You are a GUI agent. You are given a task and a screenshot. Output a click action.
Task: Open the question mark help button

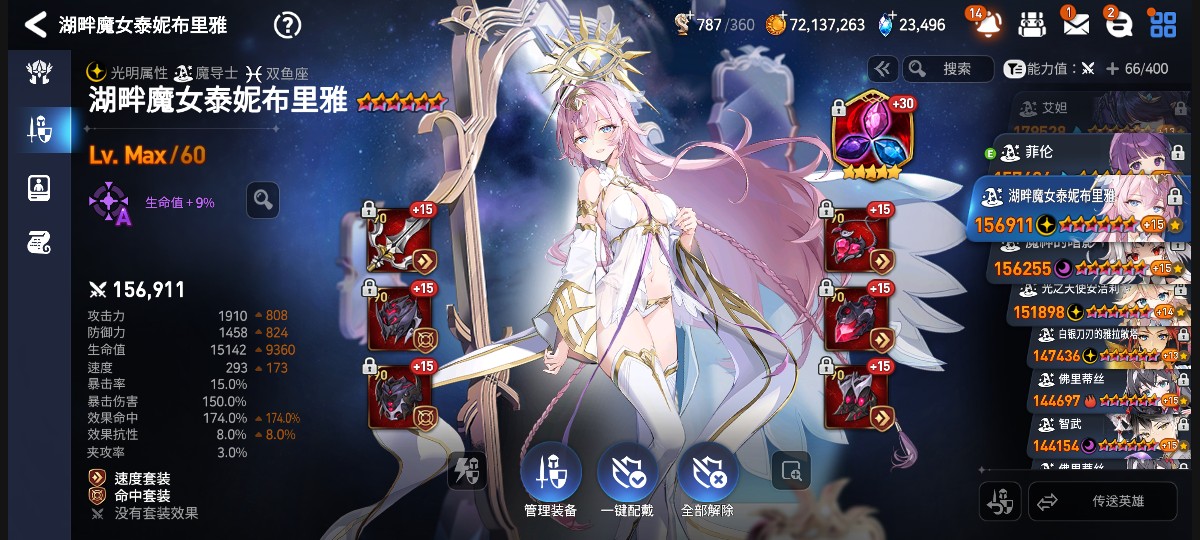pos(287,24)
